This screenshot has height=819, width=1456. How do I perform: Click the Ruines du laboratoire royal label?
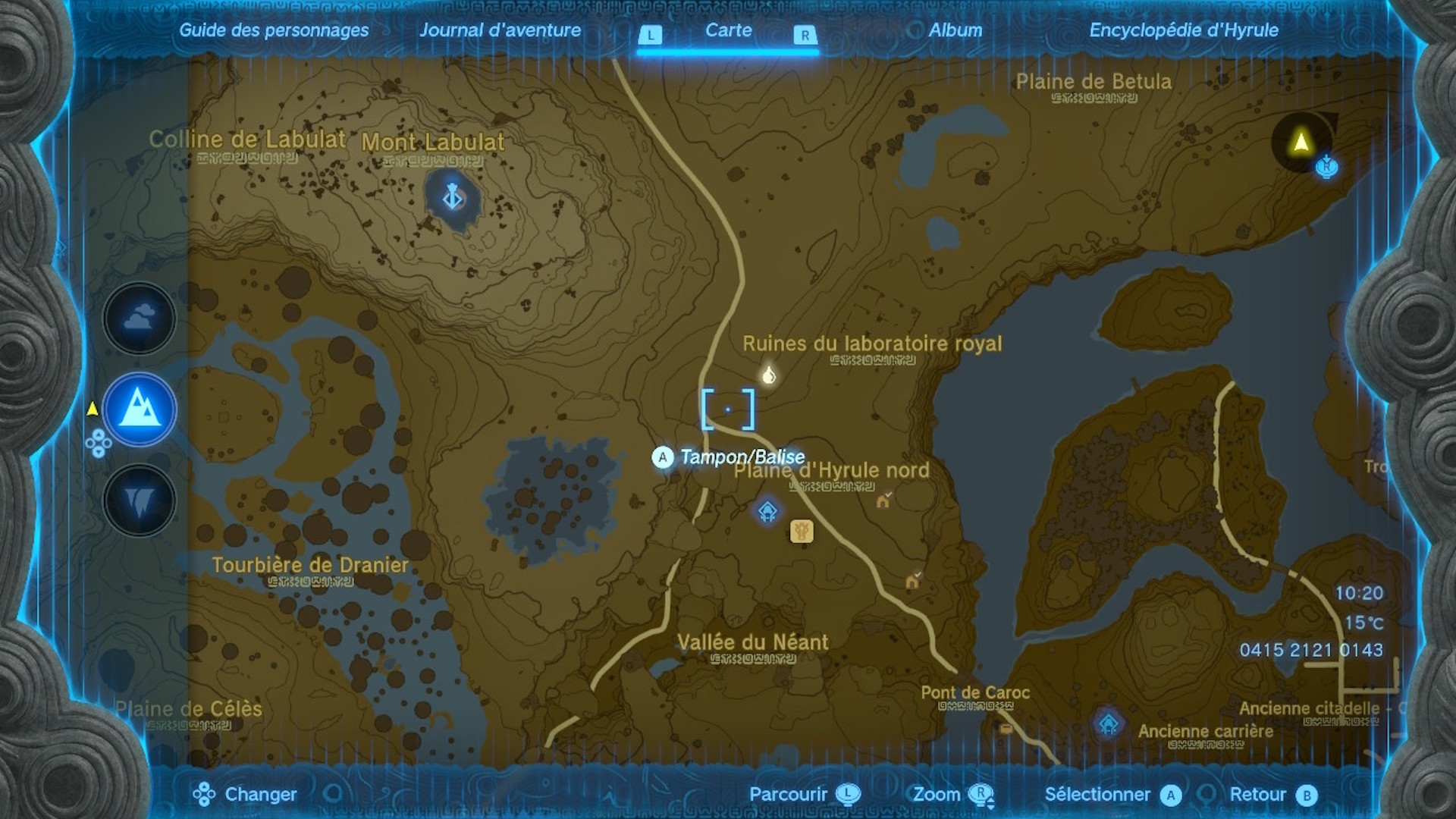pyautogui.click(x=872, y=344)
